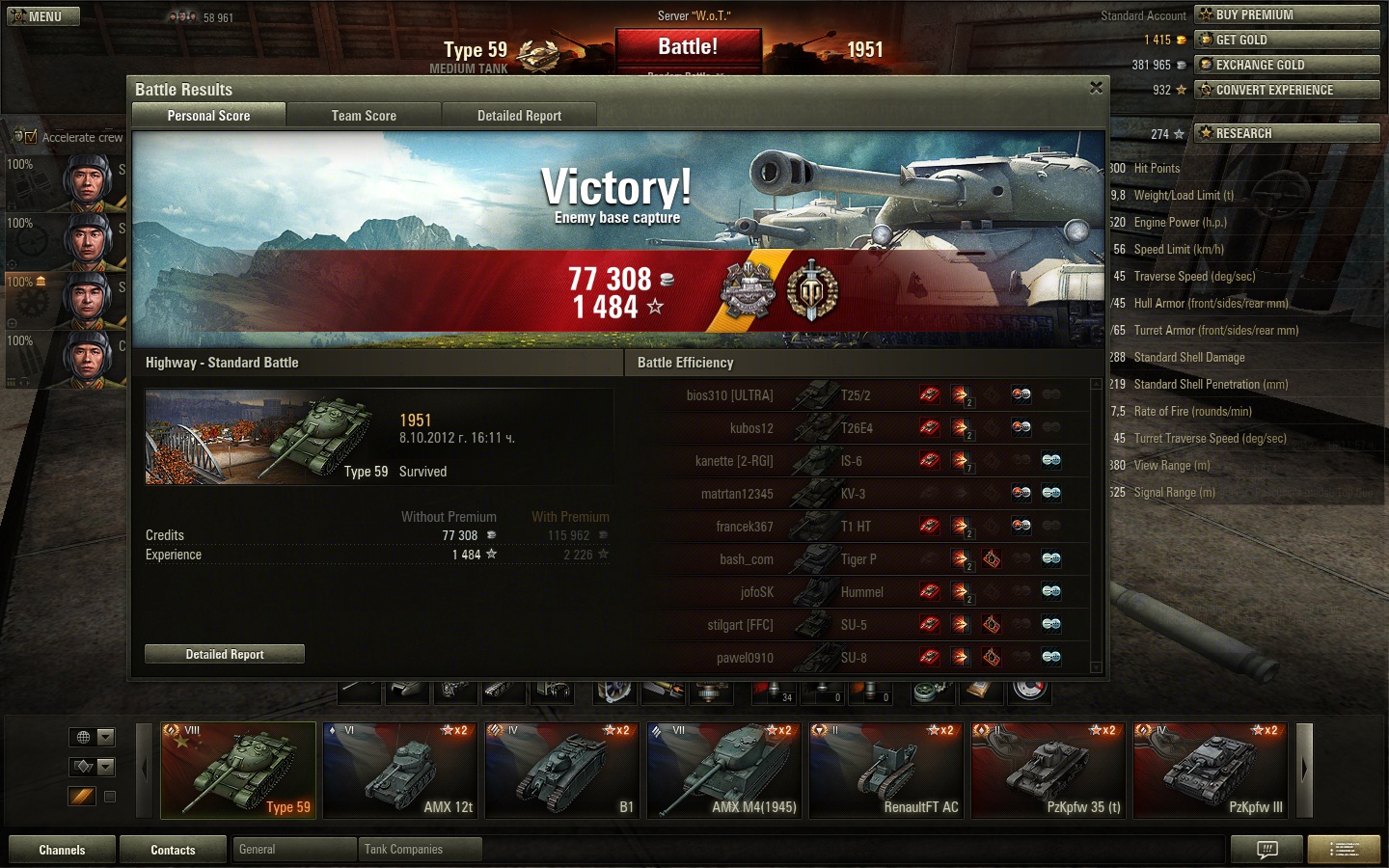
Task: Choose Exchange Gold option
Action: tap(1287, 65)
